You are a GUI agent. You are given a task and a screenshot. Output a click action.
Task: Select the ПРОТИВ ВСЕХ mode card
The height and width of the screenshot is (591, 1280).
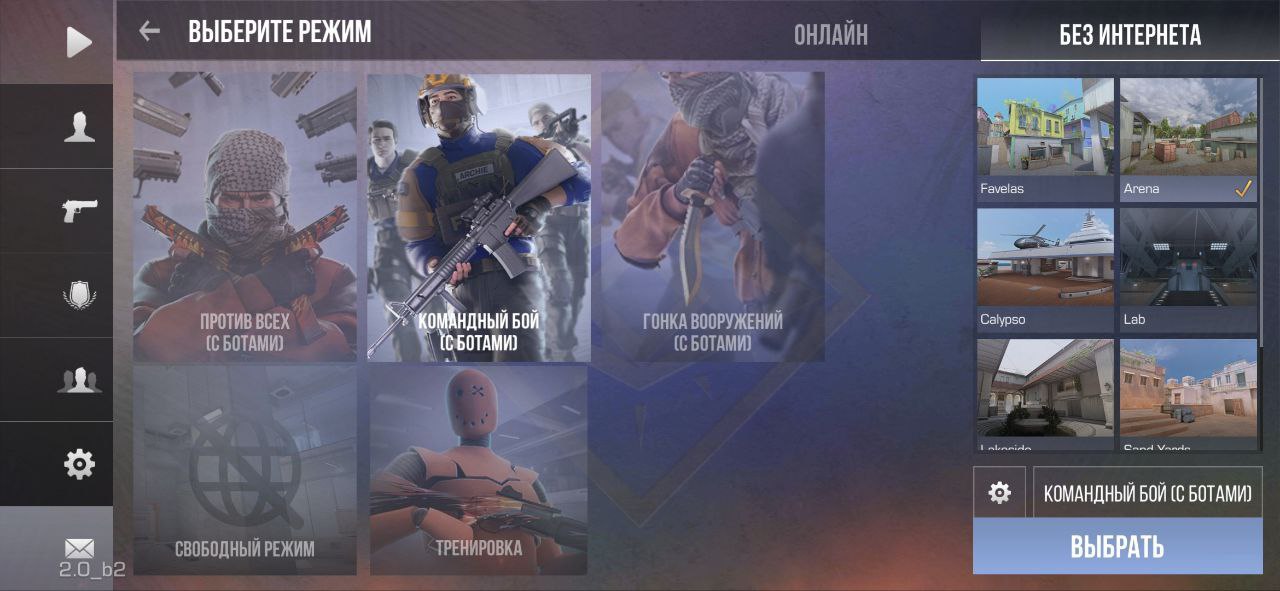[245, 217]
